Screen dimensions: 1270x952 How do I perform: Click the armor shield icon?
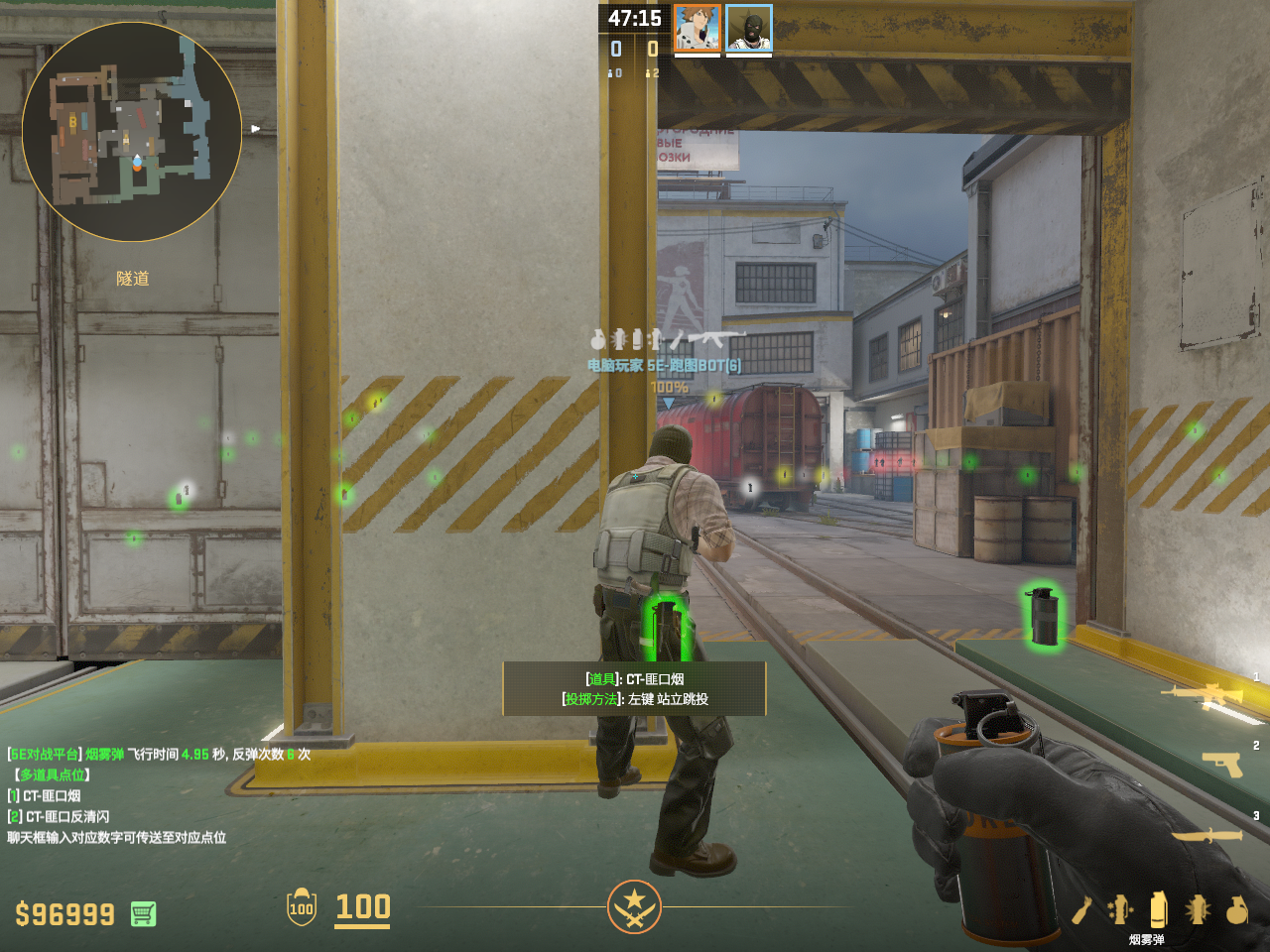pyautogui.click(x=302, y=906)
